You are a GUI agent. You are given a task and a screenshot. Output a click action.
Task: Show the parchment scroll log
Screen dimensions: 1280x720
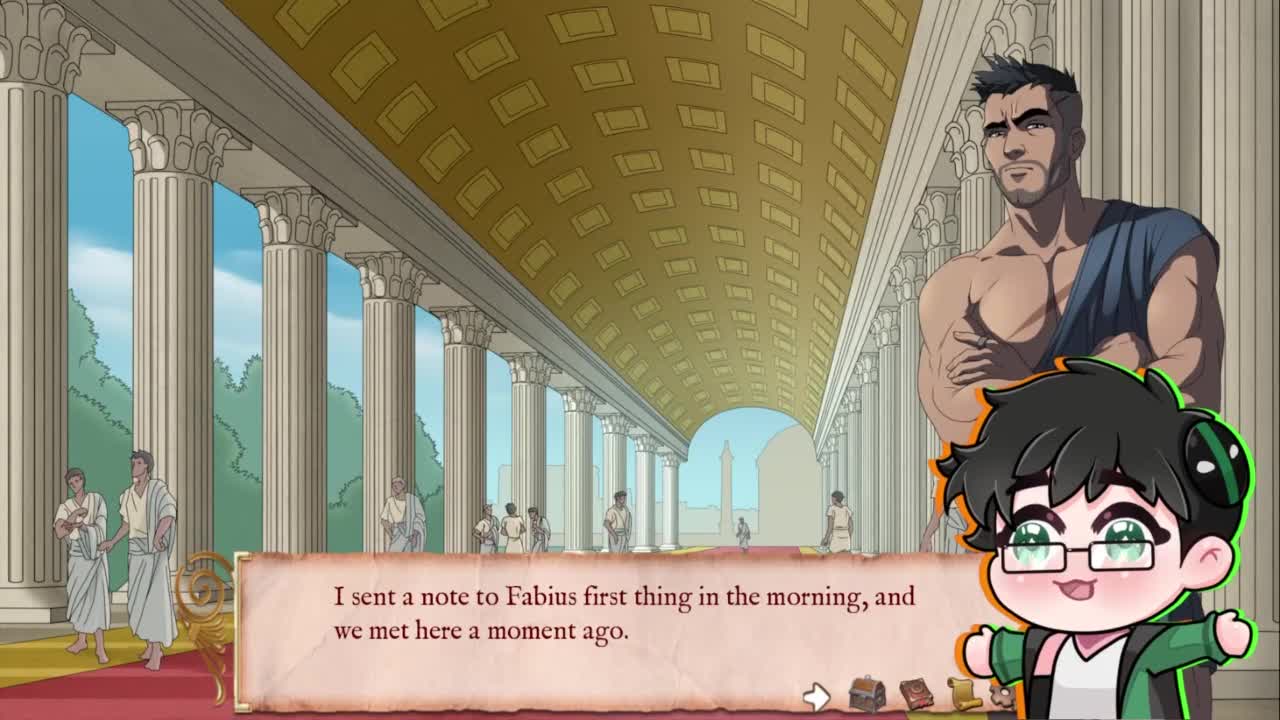(x=963, y=694)
